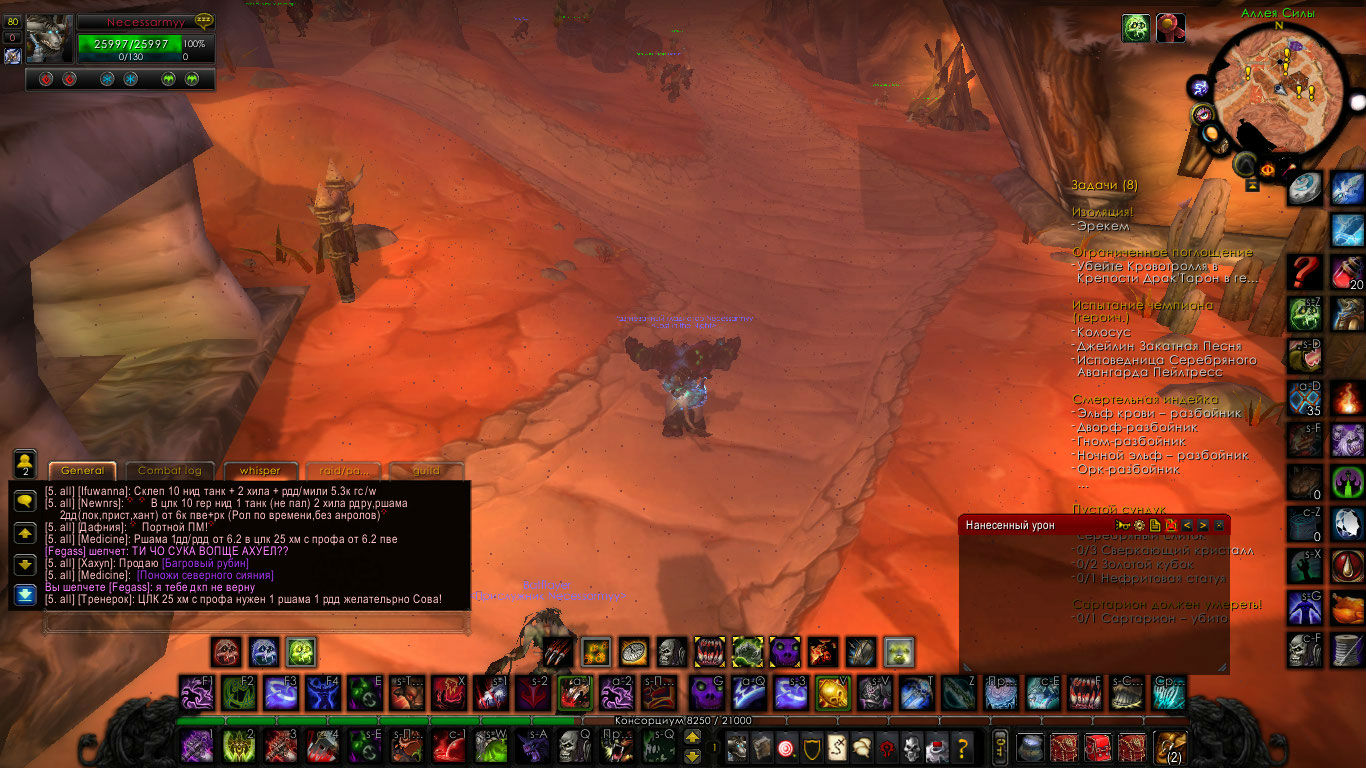Open the white skull micro menu button

(911, 747)
